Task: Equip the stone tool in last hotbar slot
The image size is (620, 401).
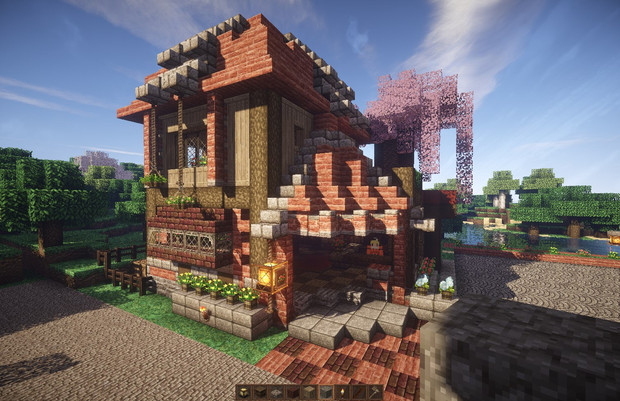Action: (x=374, y=392)
